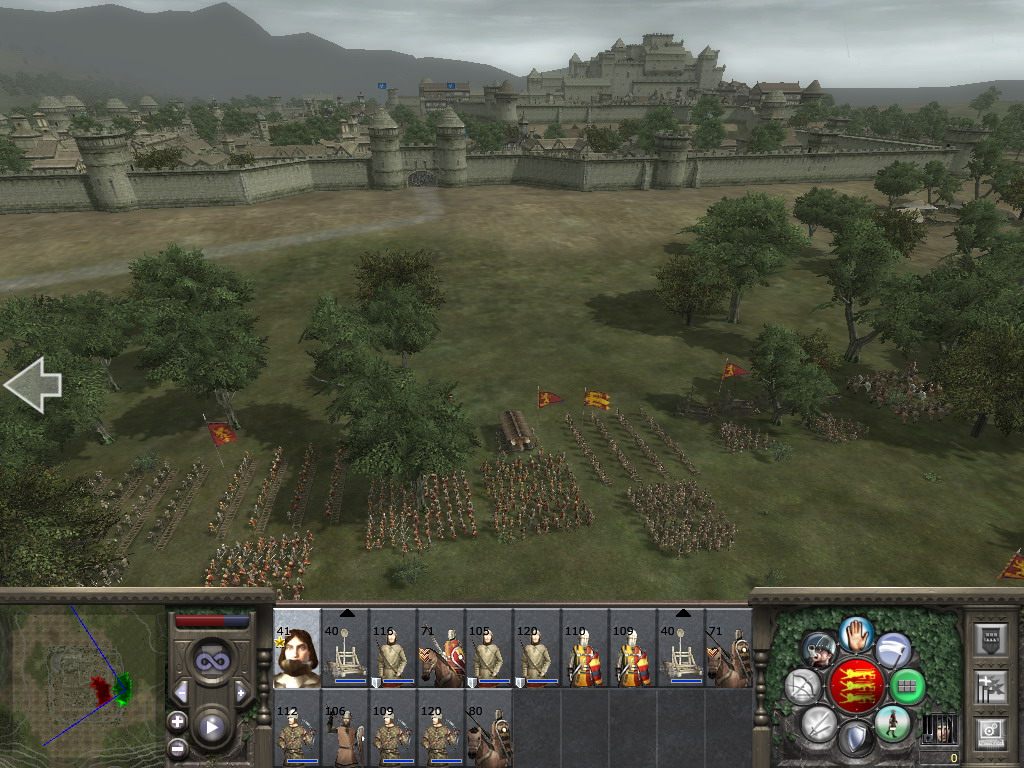The width and height of the screenshot is (1024, 768).
Task: Activate the horn-blowing helmet button
Action: (x=819, y=649)
